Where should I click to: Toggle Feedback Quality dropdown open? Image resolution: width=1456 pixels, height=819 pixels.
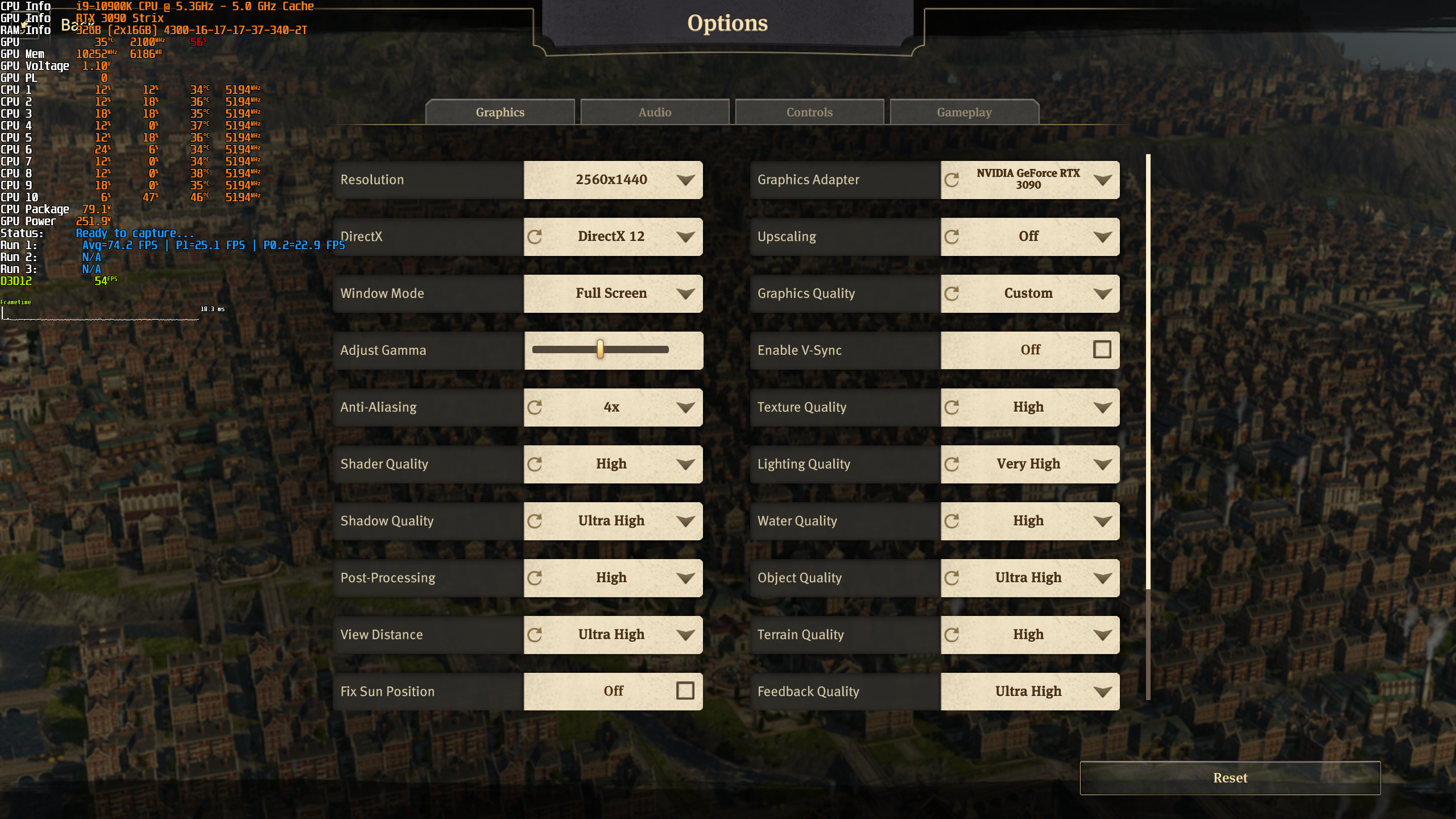[x=1103, y=691]
